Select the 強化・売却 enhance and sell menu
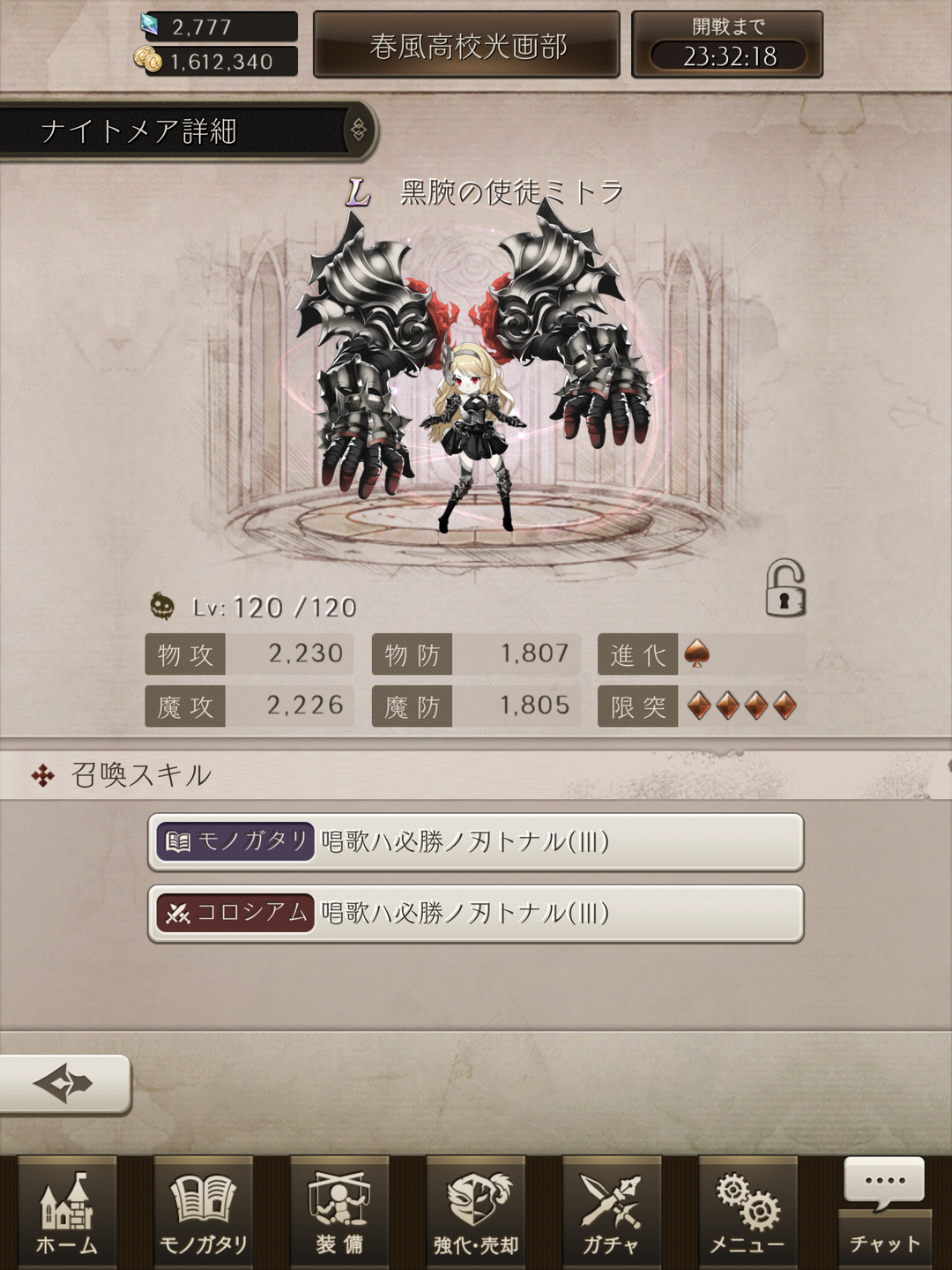 [476, 1214]
